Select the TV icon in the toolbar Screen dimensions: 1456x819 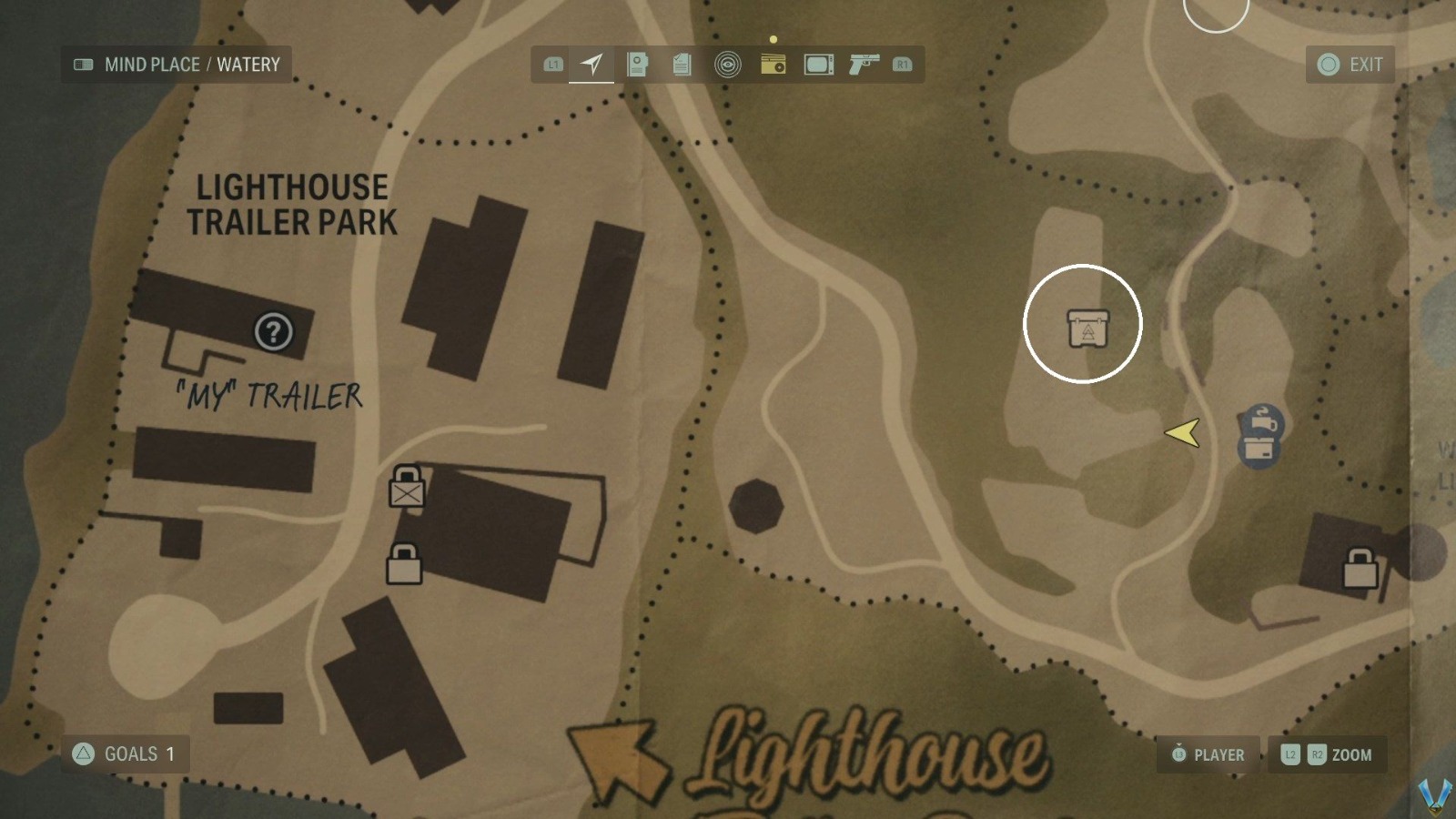817,64
